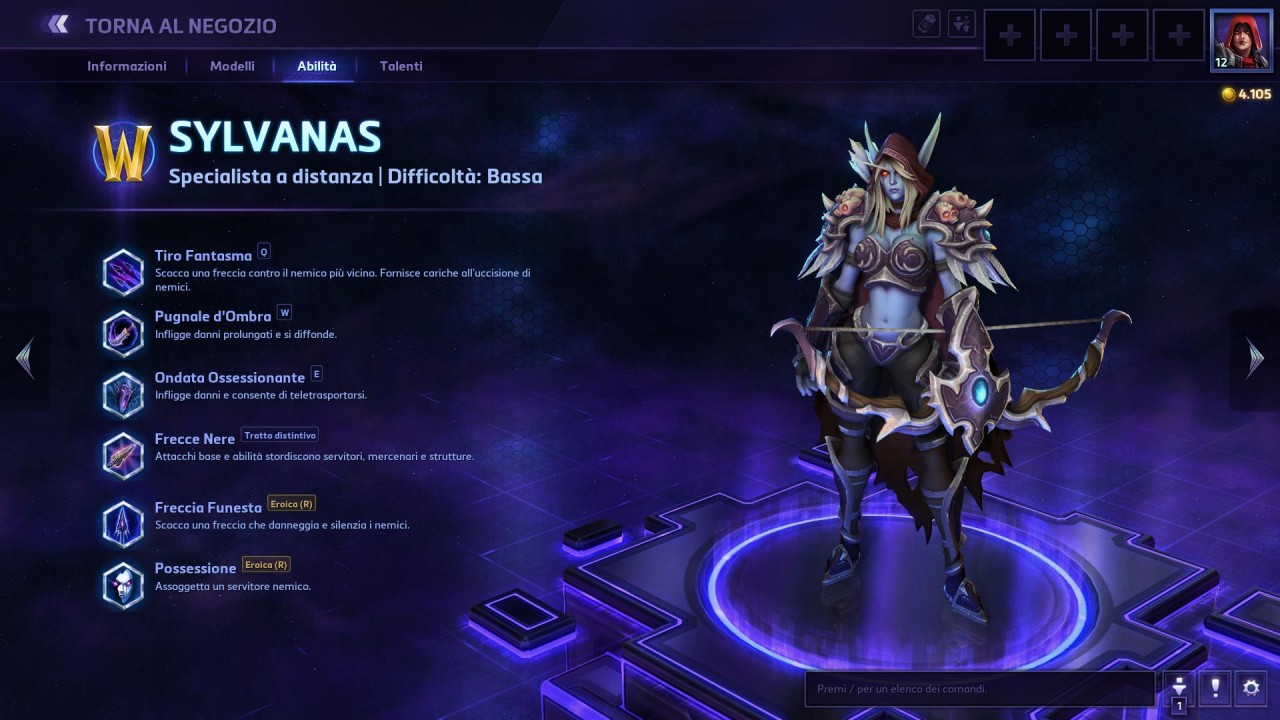Go to the previous hero arrow

click(x=25, y=358)
